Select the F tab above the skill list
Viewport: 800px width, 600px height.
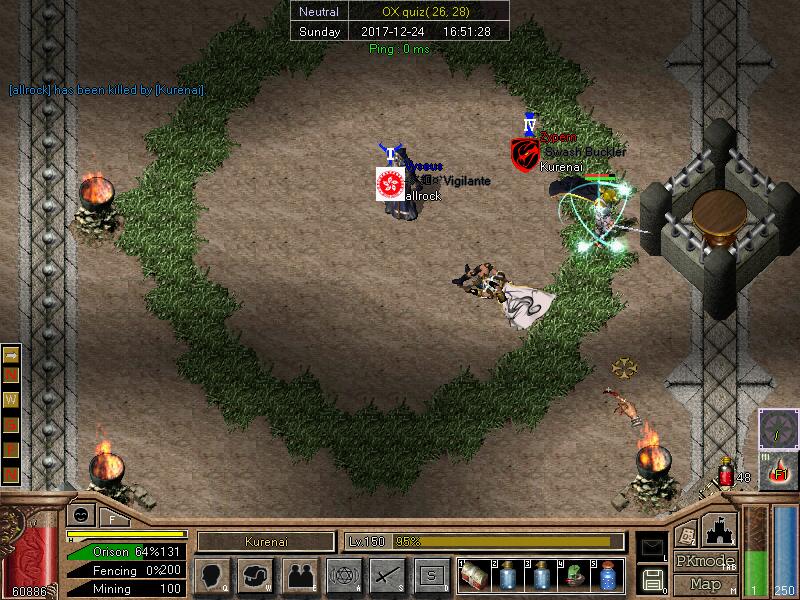click(x=112, y=518)
